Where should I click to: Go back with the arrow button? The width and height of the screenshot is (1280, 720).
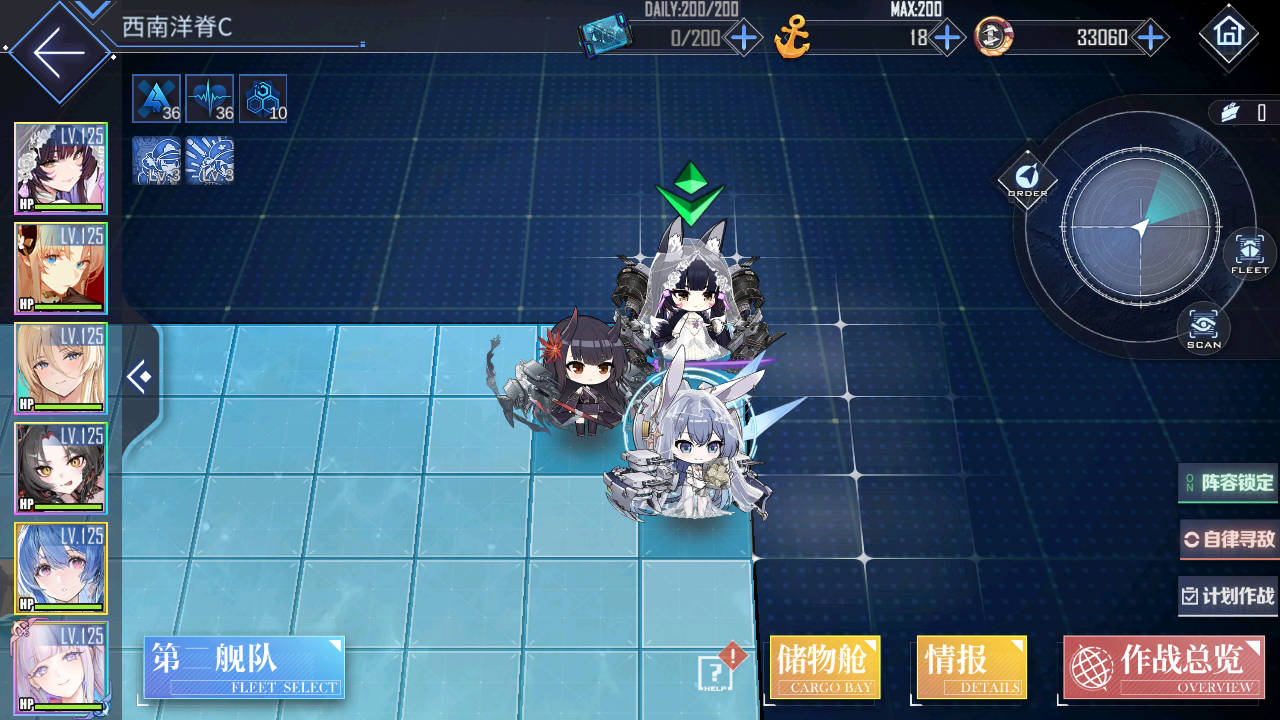[x=58, y=51]
